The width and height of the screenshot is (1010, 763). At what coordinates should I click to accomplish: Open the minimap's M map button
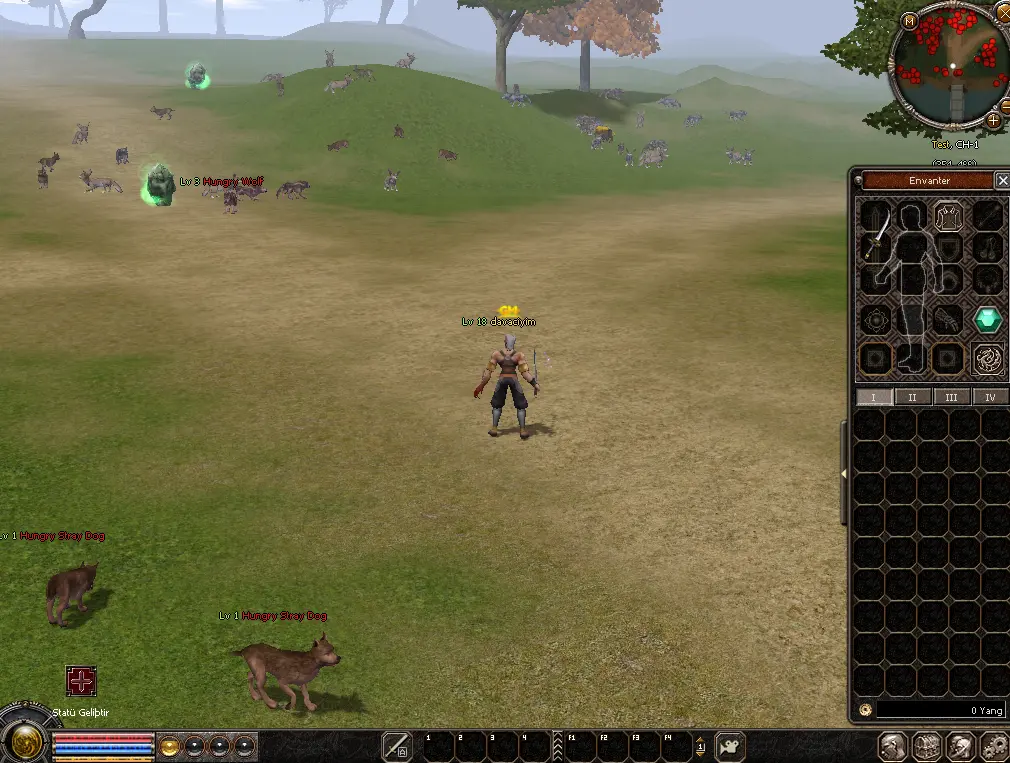point(909,20)
